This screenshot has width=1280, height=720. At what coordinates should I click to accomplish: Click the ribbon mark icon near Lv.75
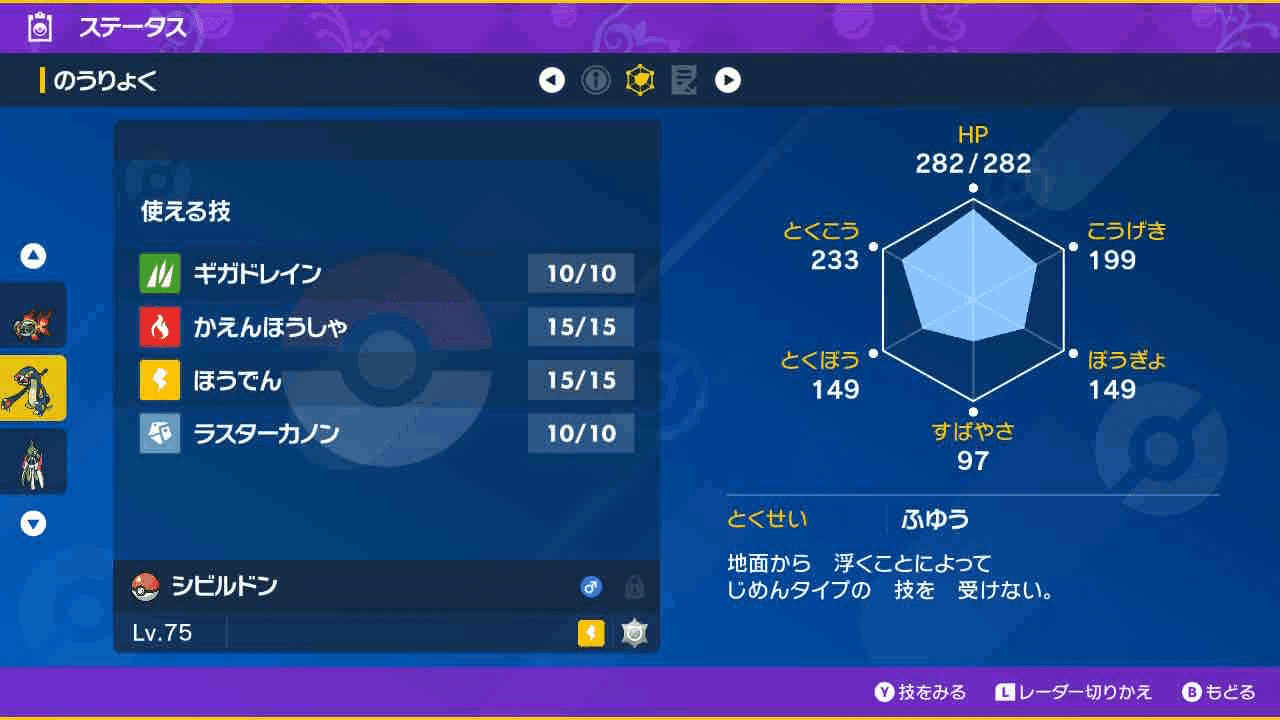click(633, 631)
